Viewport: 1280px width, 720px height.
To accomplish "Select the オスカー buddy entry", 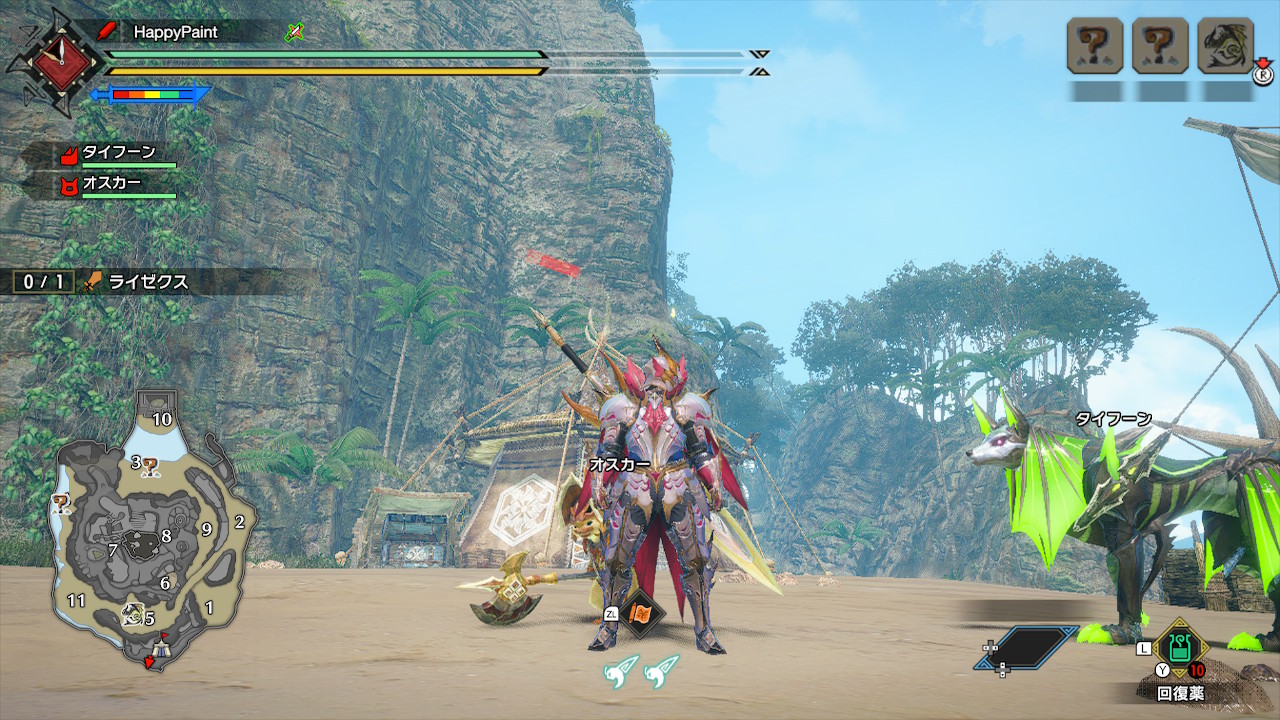I will point(111,185).
